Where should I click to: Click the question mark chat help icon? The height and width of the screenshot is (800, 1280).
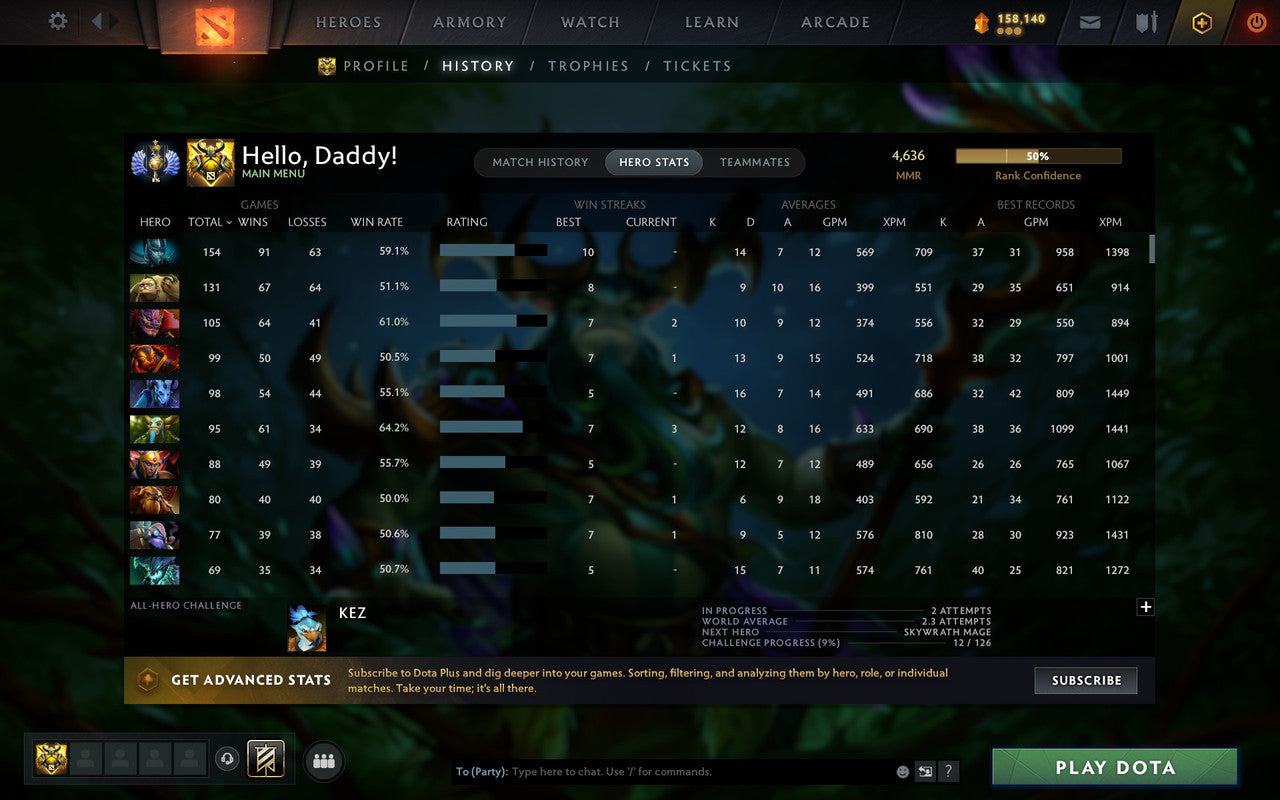(x=948, y=771)
